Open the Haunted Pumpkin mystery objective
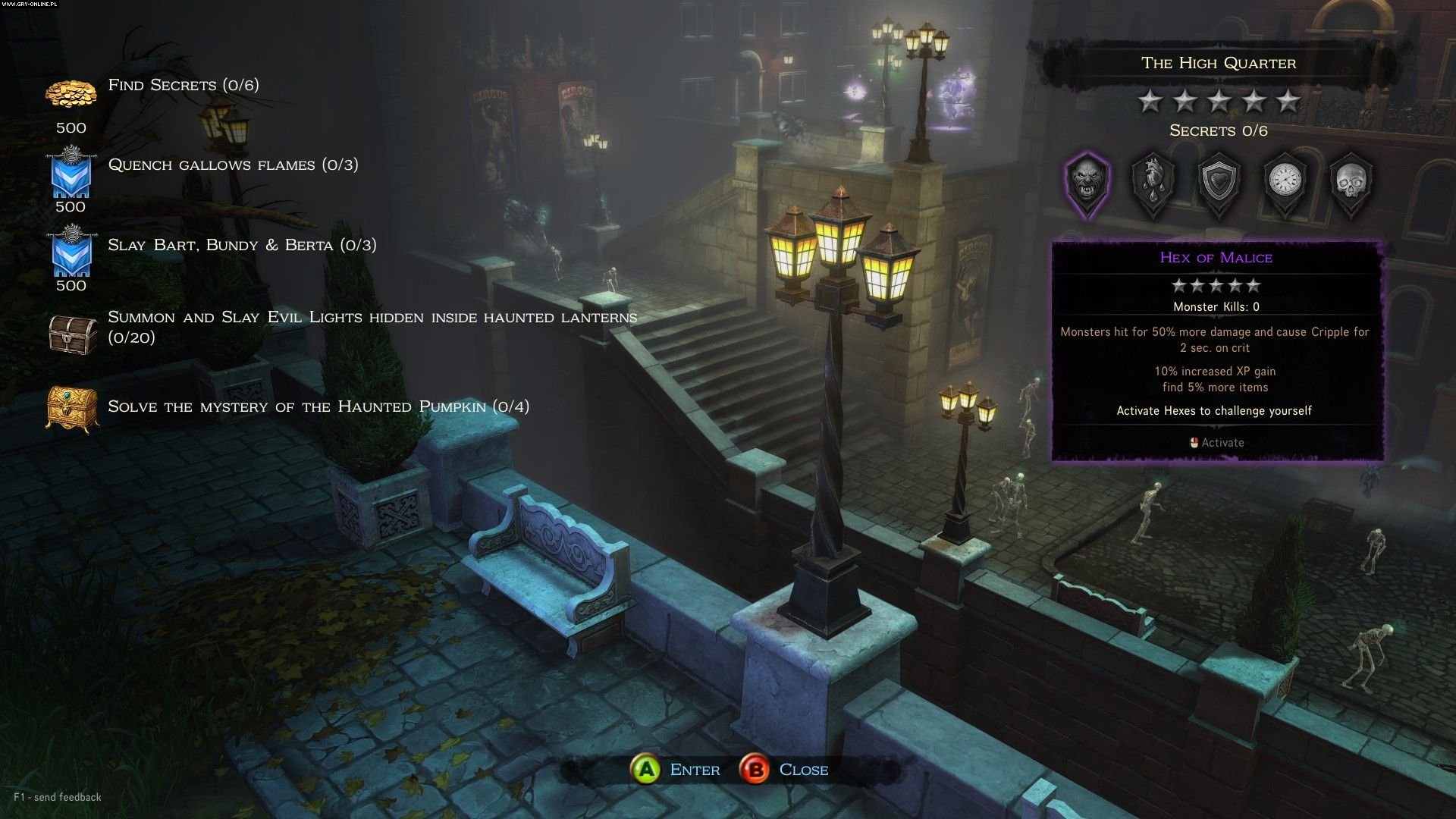 coord(318,406)
